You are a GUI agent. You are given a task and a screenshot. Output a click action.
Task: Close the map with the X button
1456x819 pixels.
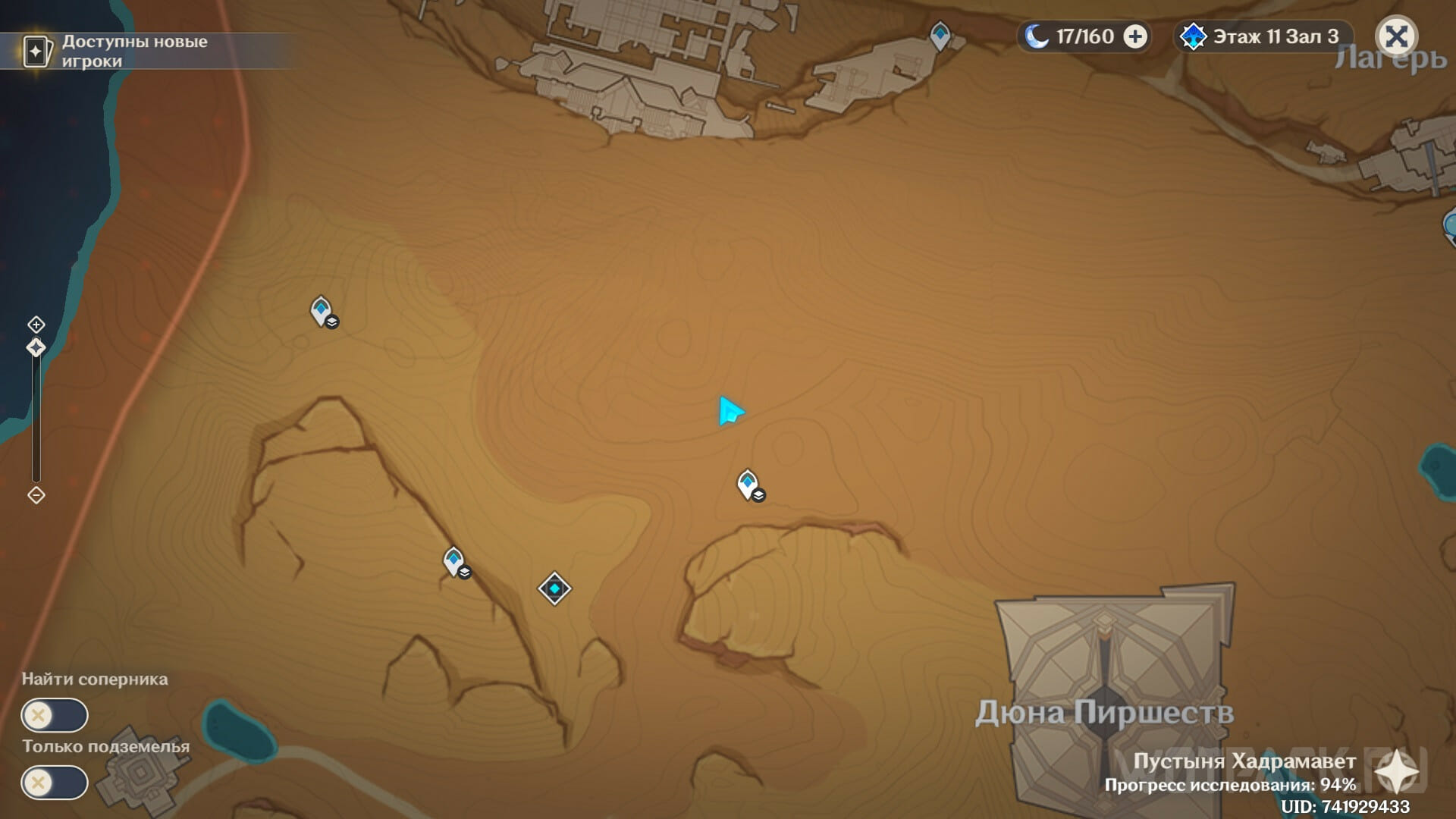[1396, 36]
